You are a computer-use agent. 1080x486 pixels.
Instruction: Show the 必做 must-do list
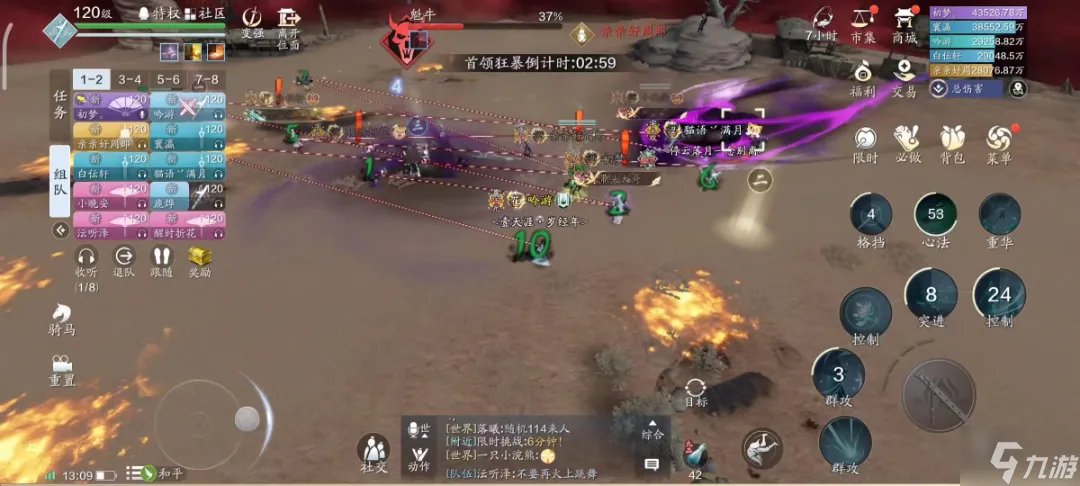click(907, 142)
